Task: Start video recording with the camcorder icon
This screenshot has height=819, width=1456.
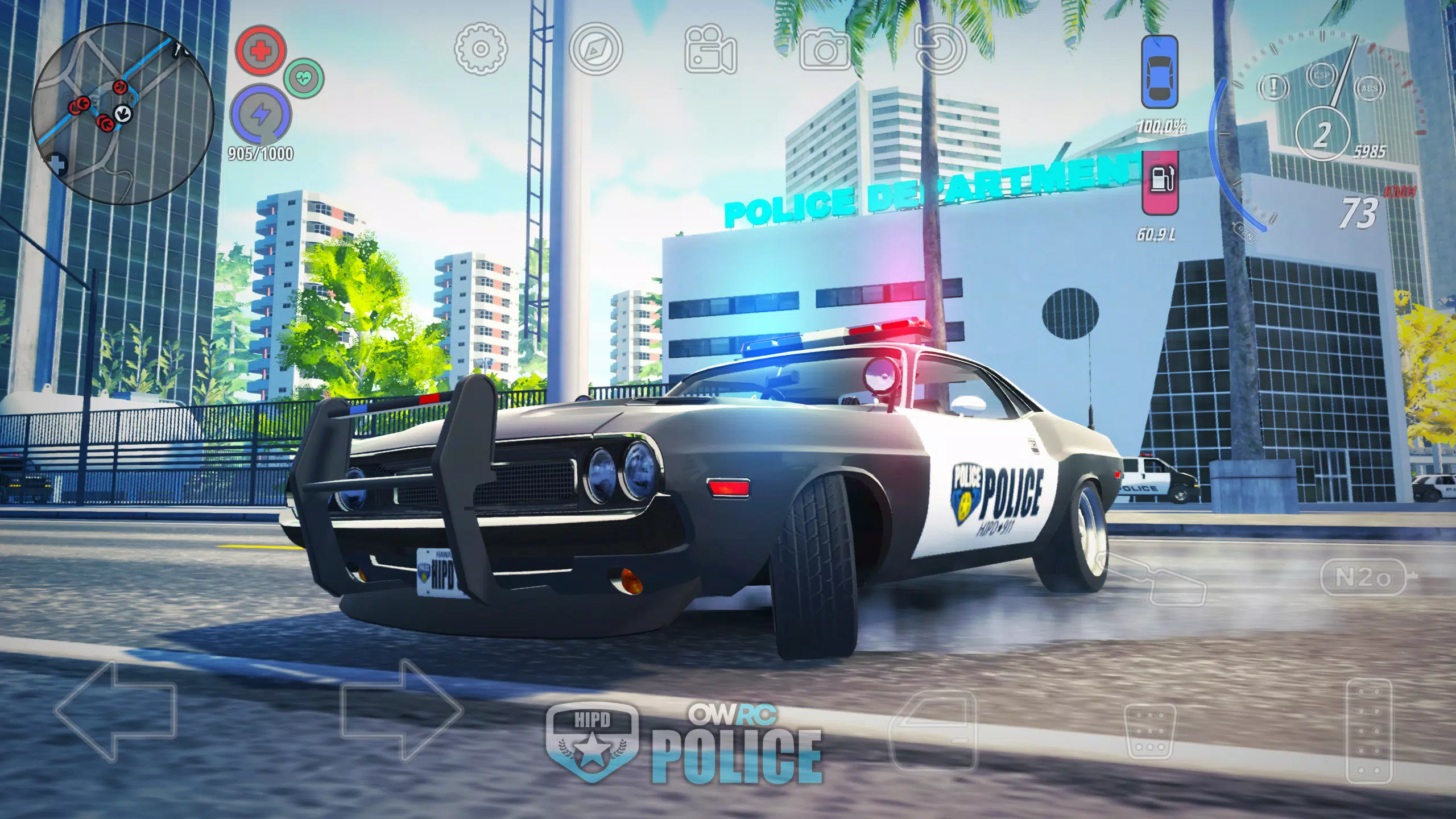Action: 711,50
